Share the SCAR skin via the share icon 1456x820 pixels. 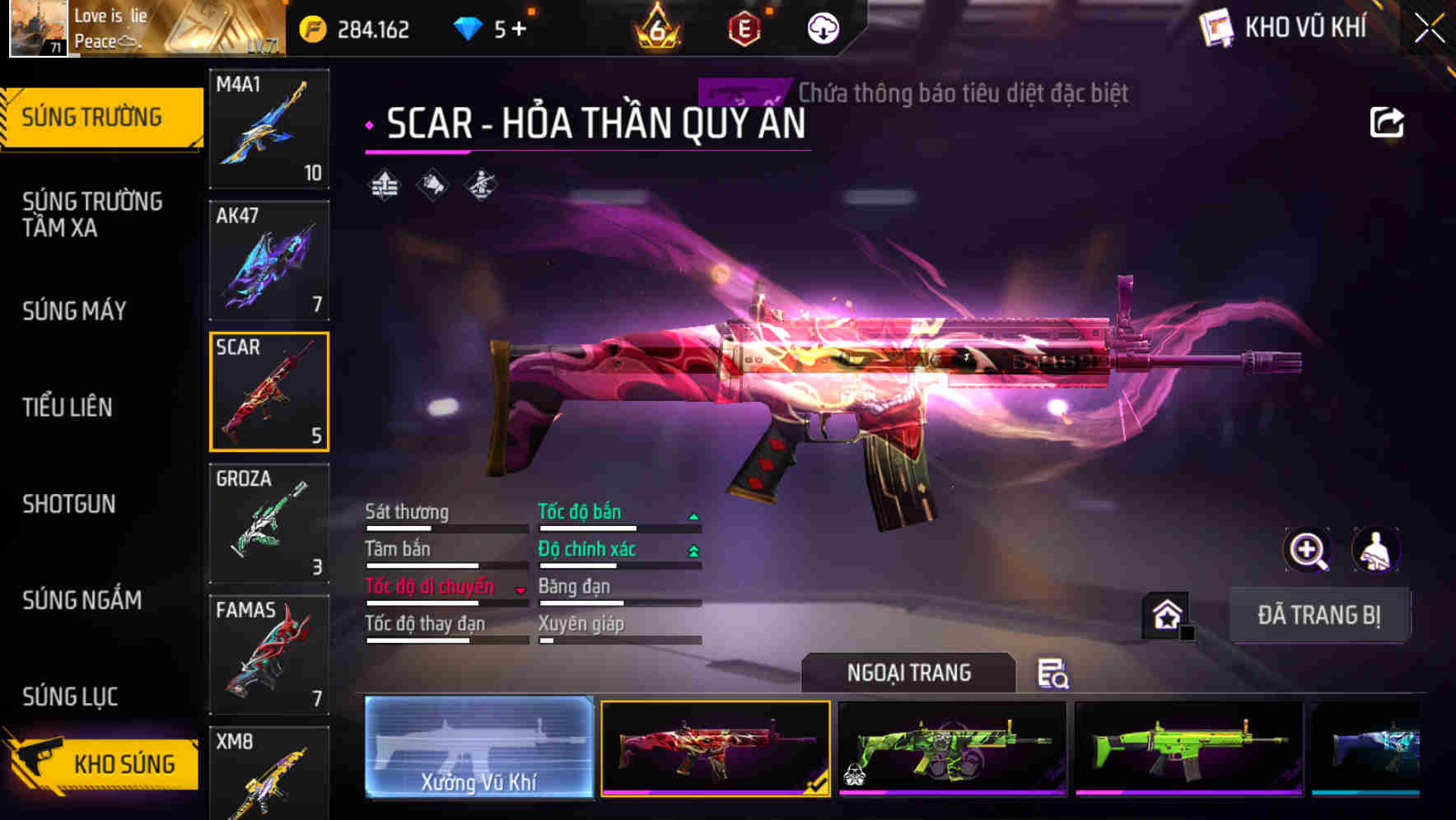click(1387, 122)
